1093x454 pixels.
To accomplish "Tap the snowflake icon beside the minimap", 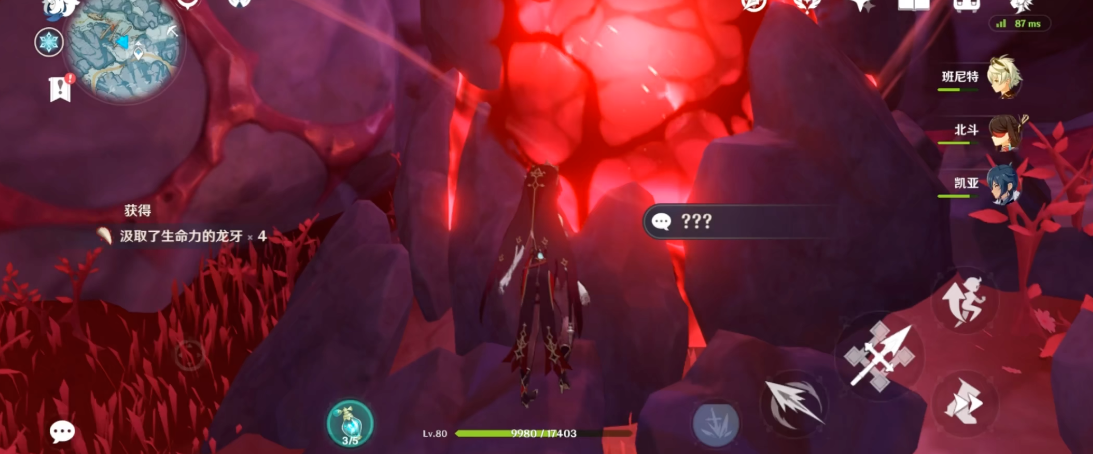I will click(x=48, y=42).
